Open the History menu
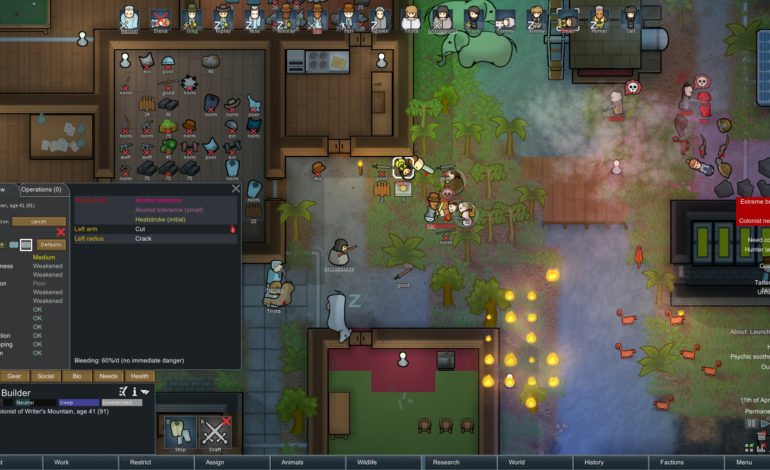The image size is (770, 470). pyautogui.click(x=594, y=462)
